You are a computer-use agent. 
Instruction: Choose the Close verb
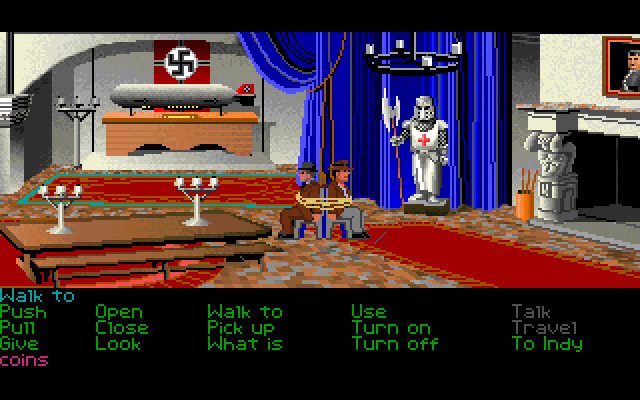(x=122, y=328)
